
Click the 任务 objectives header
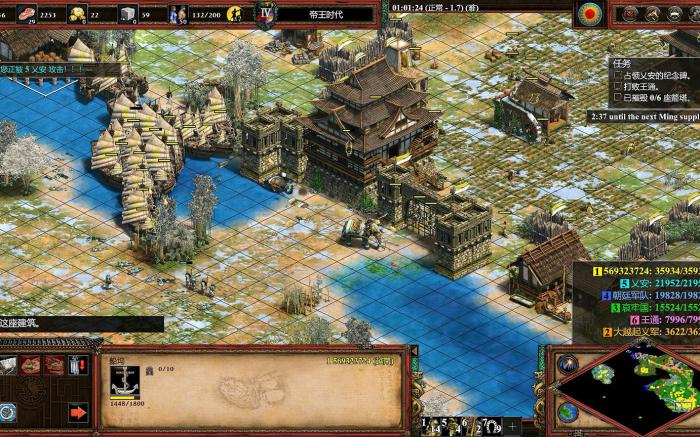622,62
